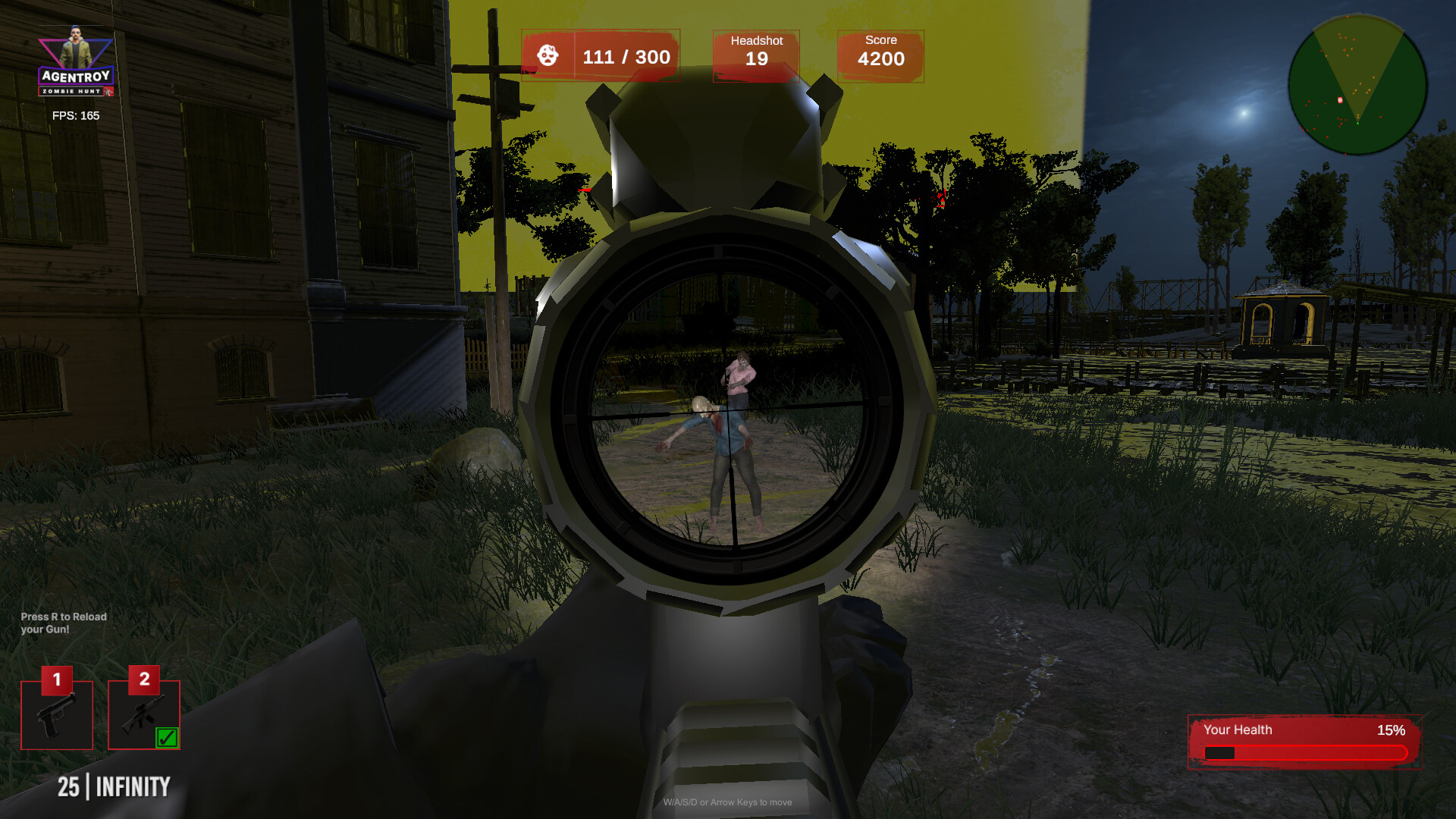Select the assault rifle in weapon slot 2
Viewport: 1456px width, 819px height.
pyautogui.click(x=142, y=714)
